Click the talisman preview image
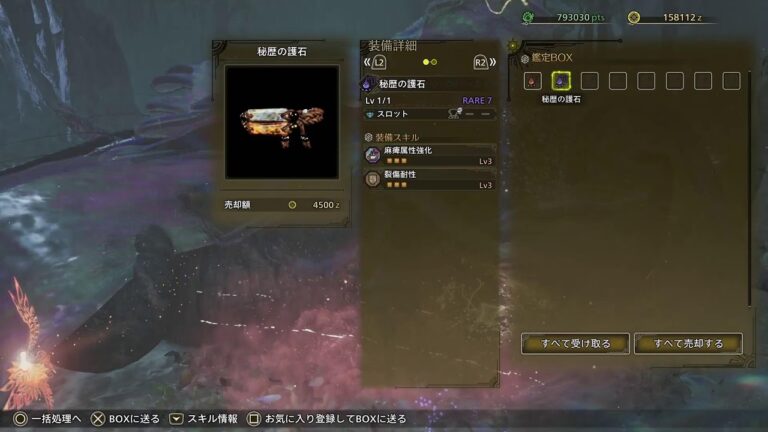This screenshot has height=432, width=768. (x=281, y=122)
